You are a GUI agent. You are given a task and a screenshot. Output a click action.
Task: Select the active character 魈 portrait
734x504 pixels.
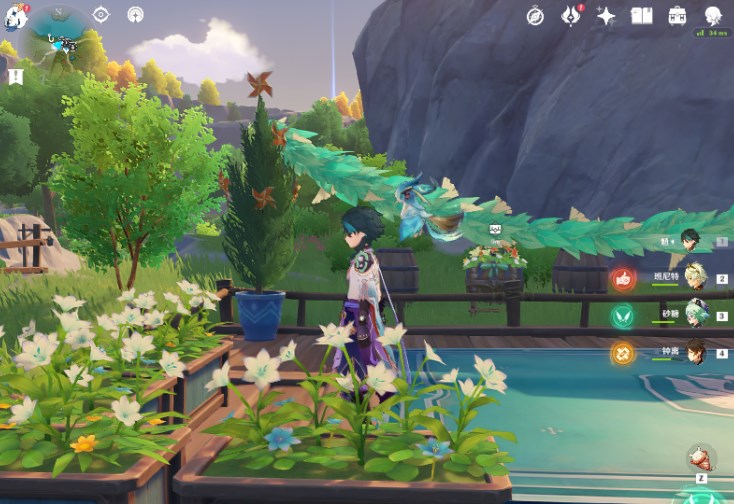[x=690, y=238]
